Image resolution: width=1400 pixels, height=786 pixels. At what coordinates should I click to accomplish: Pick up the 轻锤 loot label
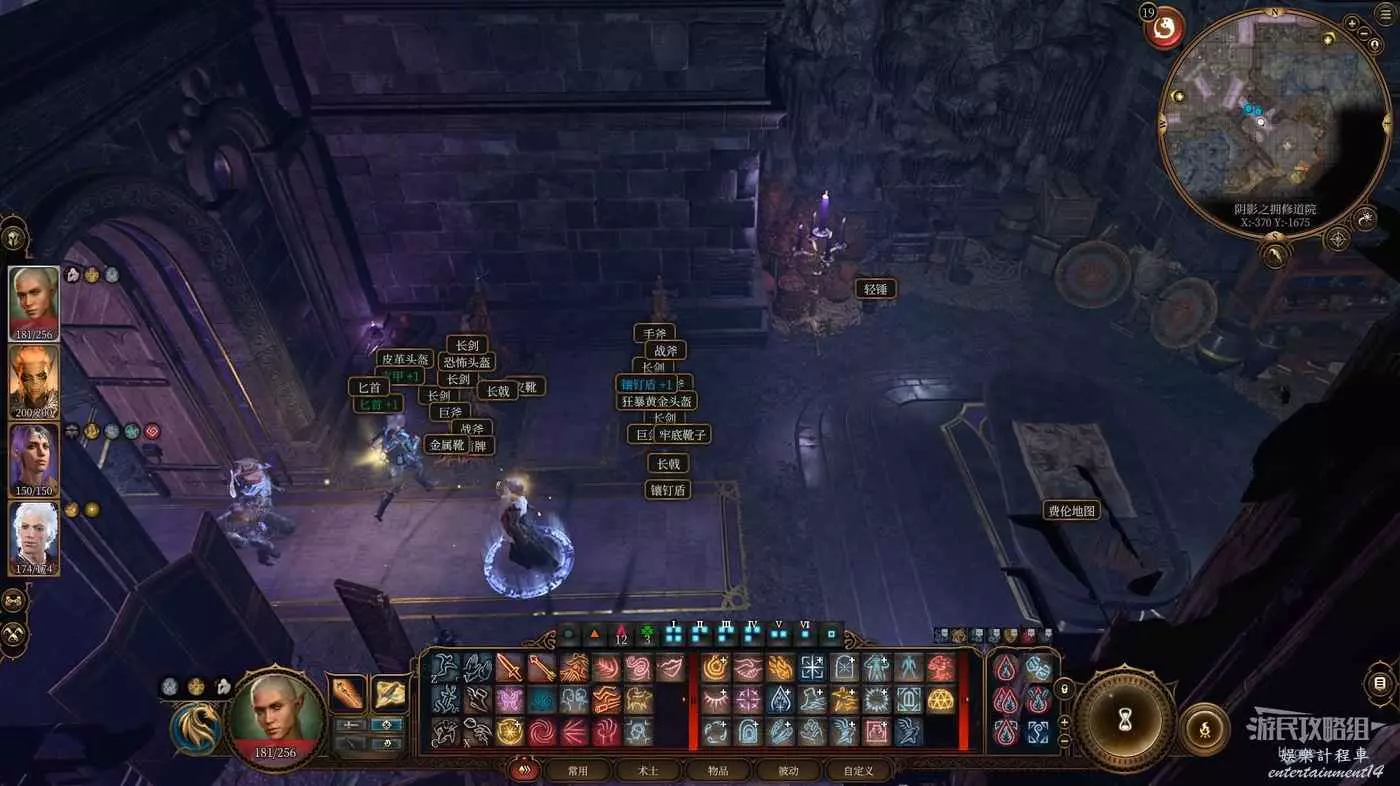point(875,289)
